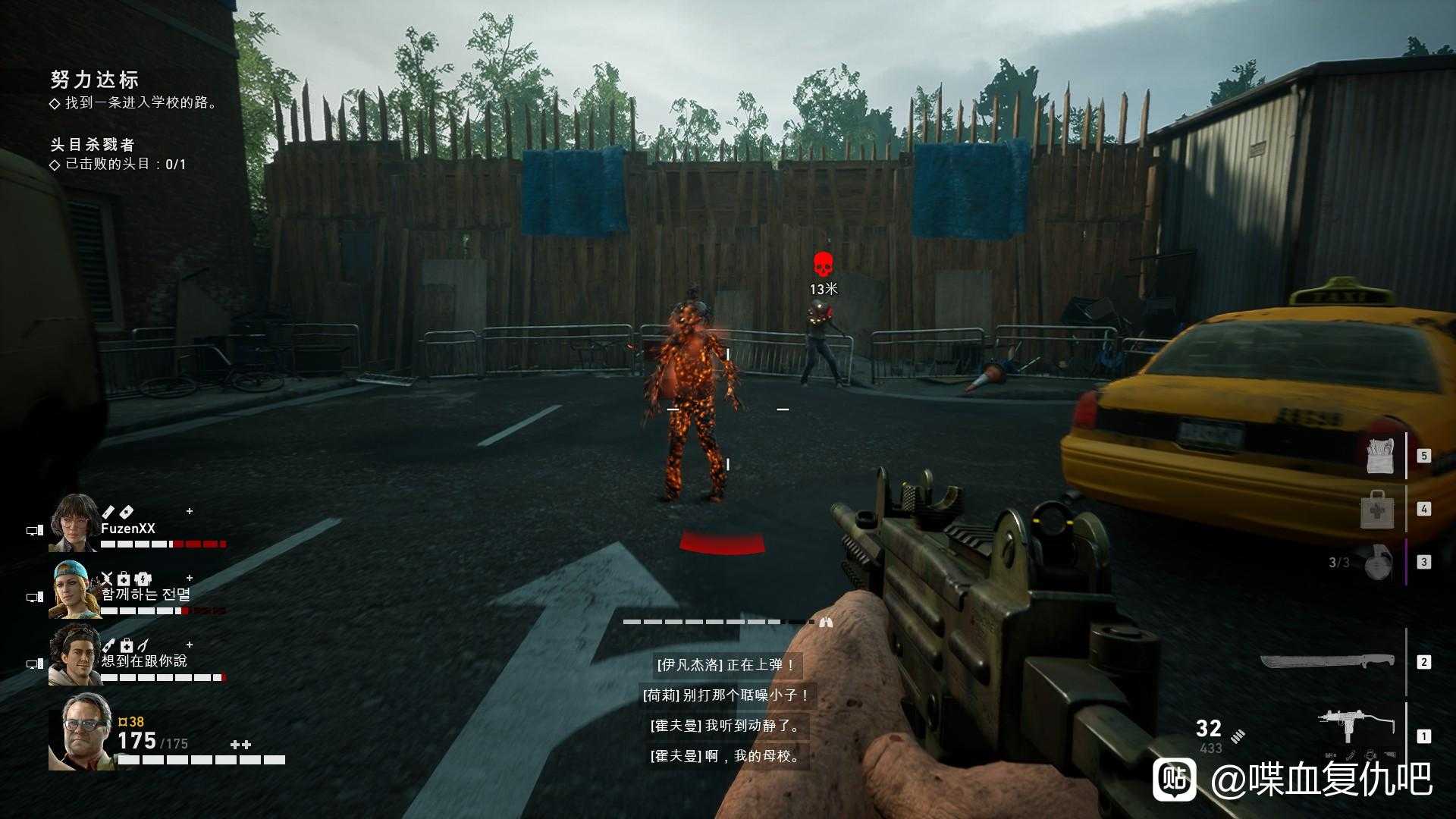Switch to the machete melee slot
Image resolution: width=1456 pixels, height=819 pixels.
(1327, 662)
